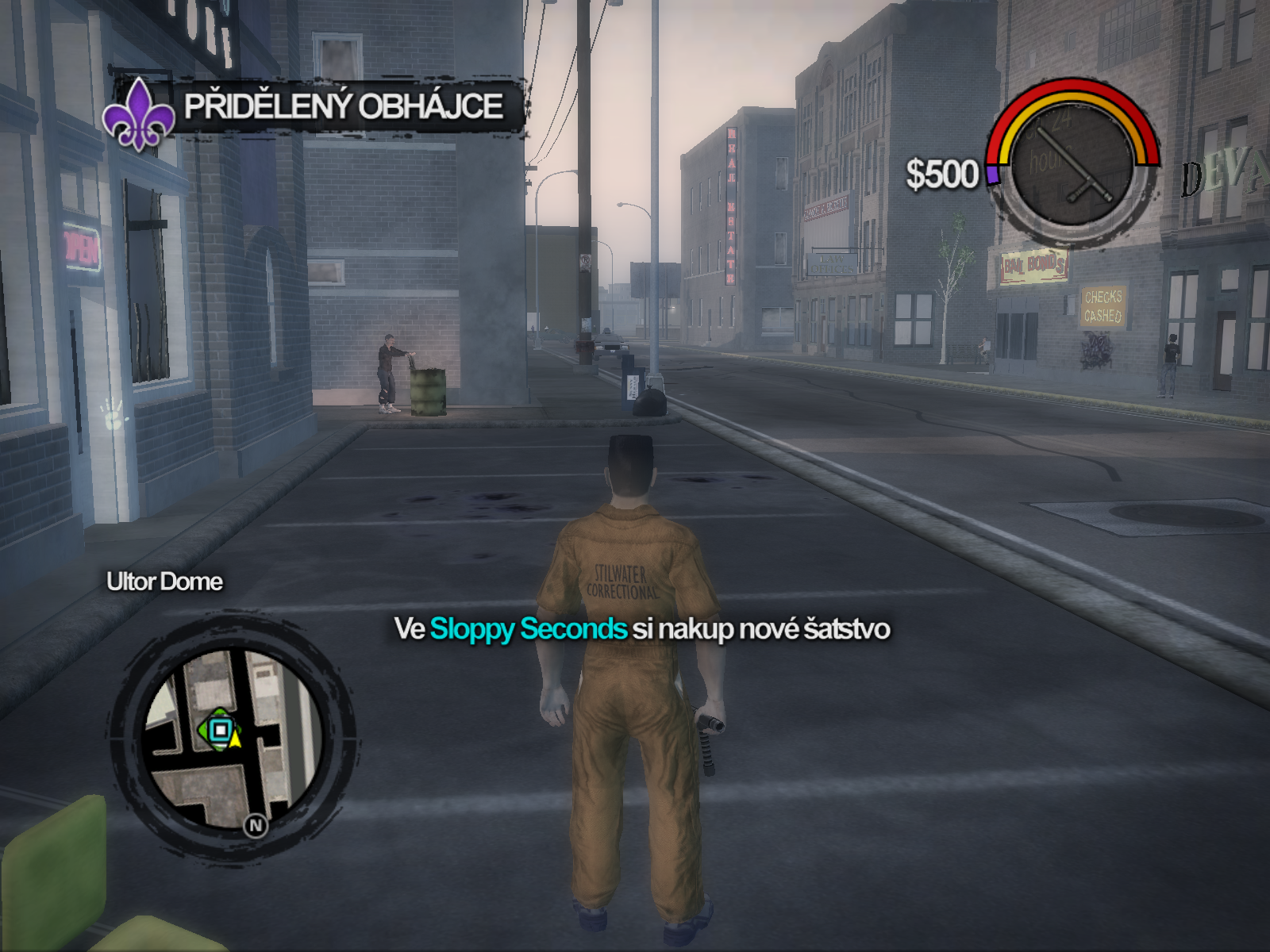Viewport: 1270px width, 952px height.
Task: Click the north compass marker on minimap
Action: coord(256,826)
